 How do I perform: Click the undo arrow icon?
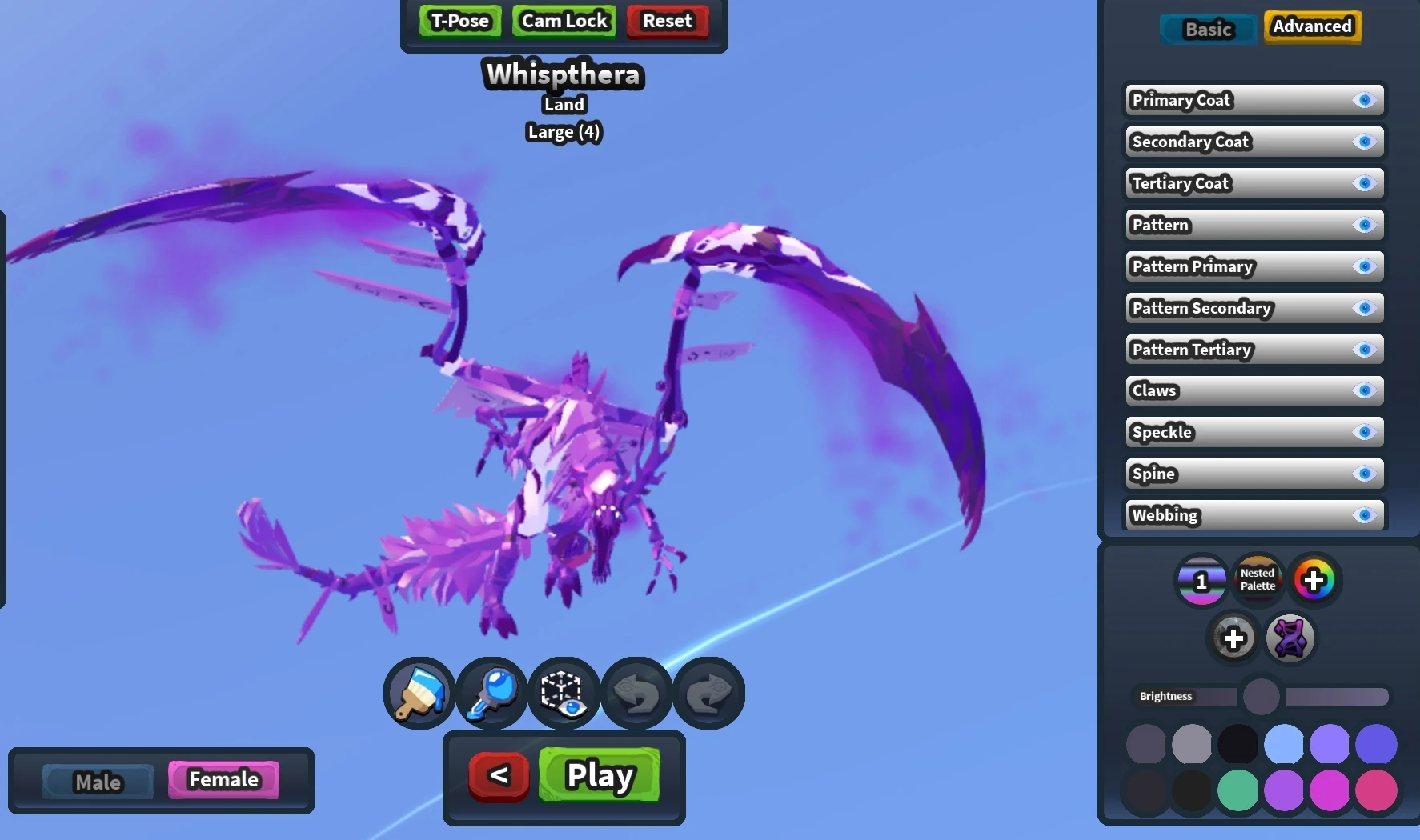pos(636,693)
